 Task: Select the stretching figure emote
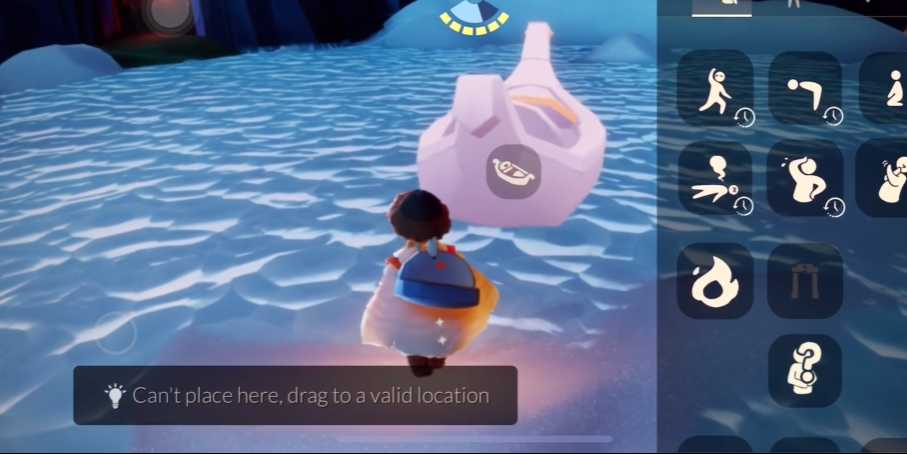click(714, 88)
